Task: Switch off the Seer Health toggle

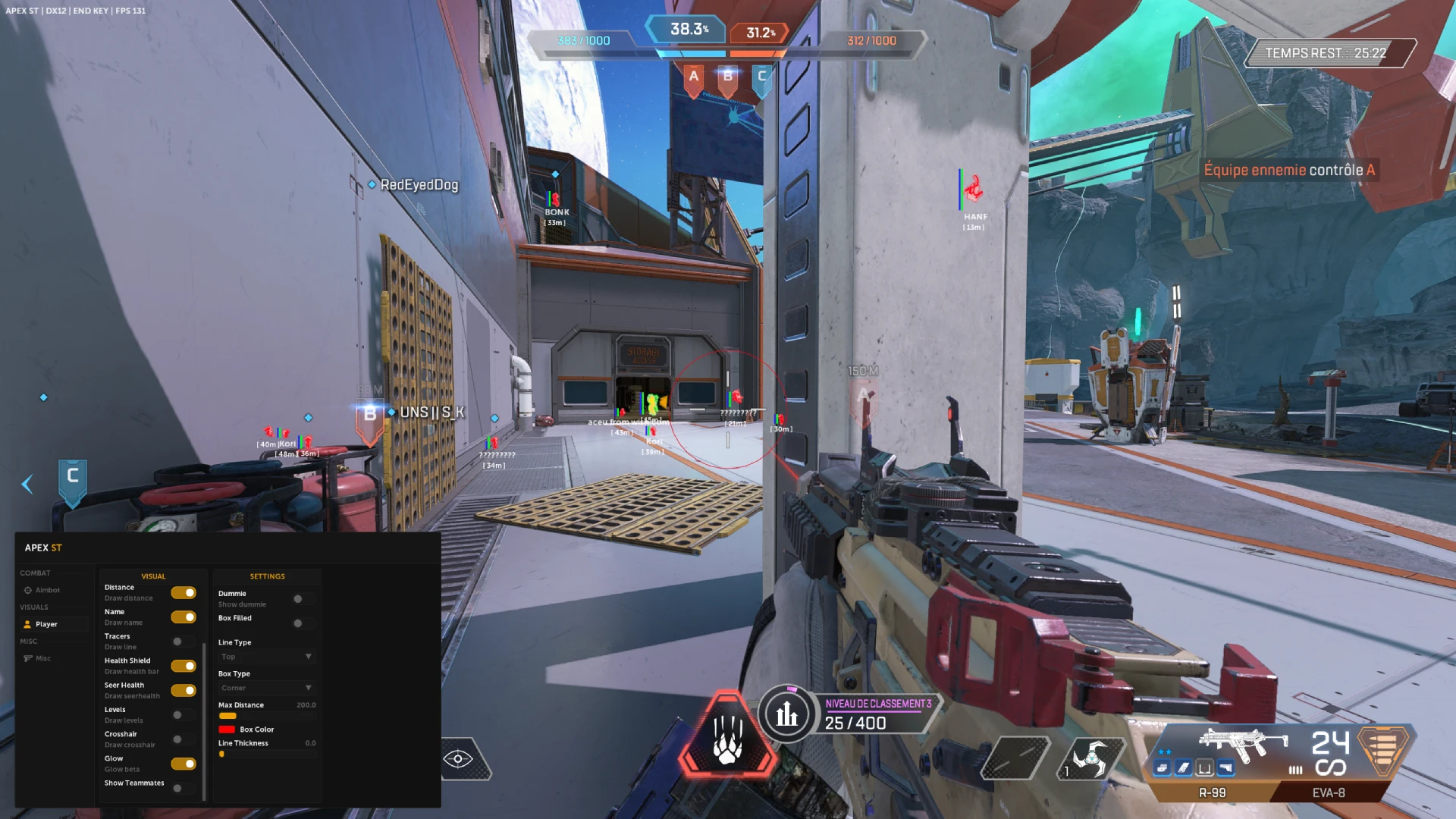Action: click(x=184, y=690)
